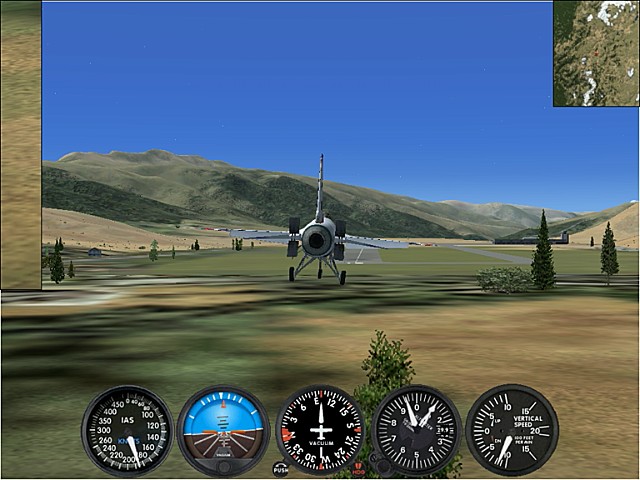640x480 pixels.
Task: Select the altimeter gauge
Action: pos(416,430)
